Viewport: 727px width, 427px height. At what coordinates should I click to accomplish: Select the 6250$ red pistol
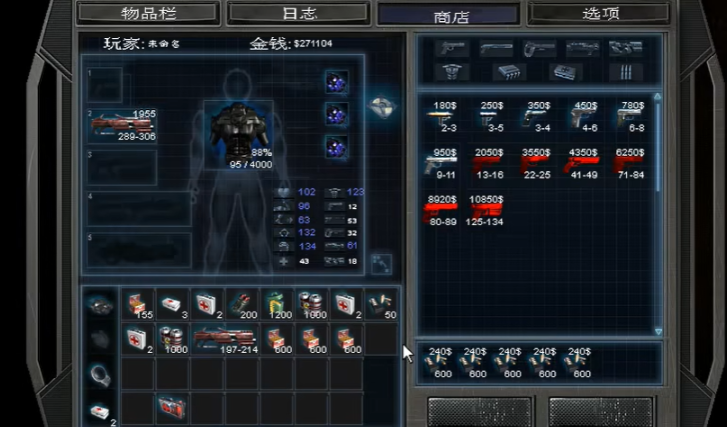(x=630, y=163)
